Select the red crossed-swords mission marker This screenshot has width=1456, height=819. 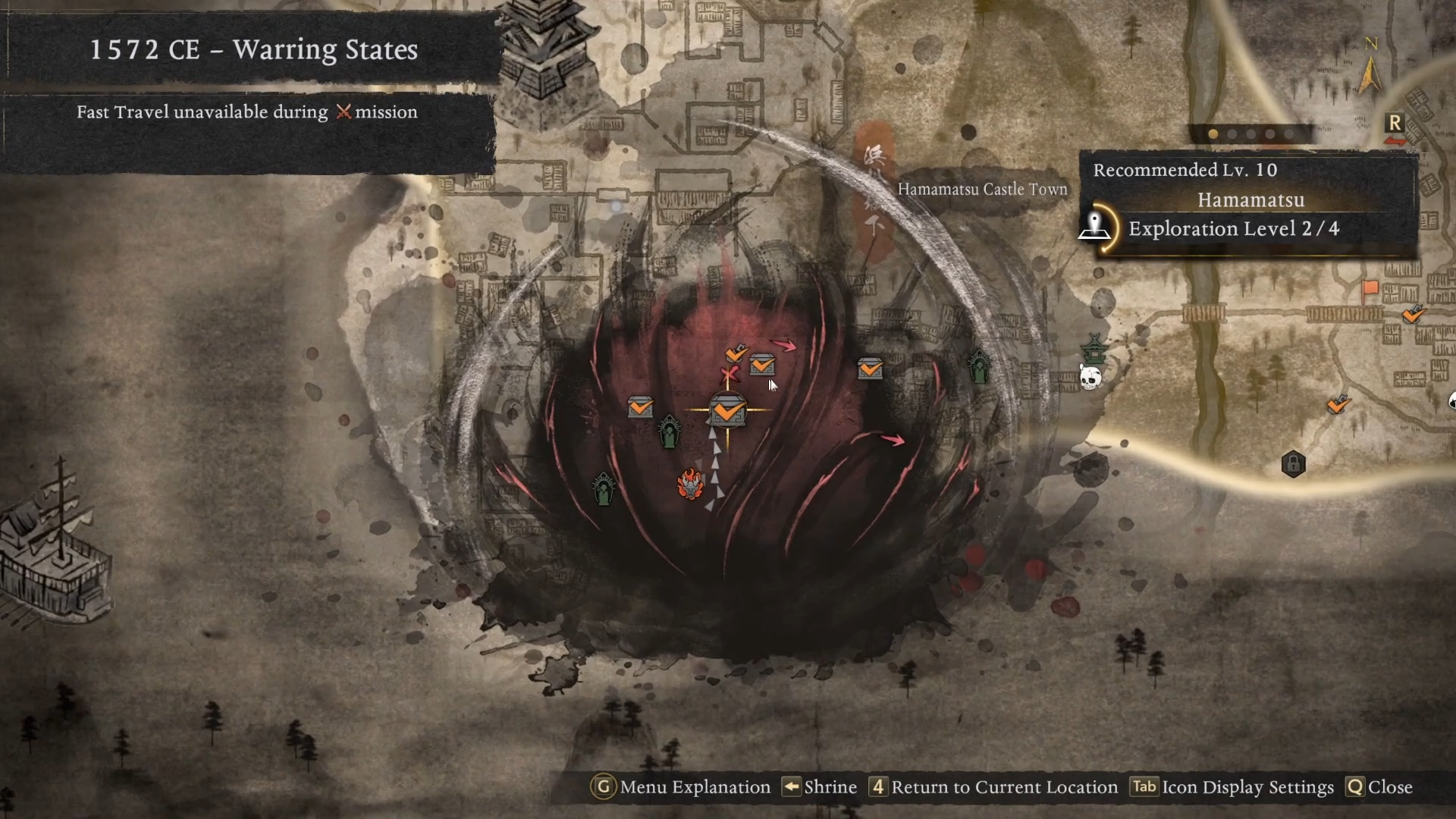(x=730, y=375)
